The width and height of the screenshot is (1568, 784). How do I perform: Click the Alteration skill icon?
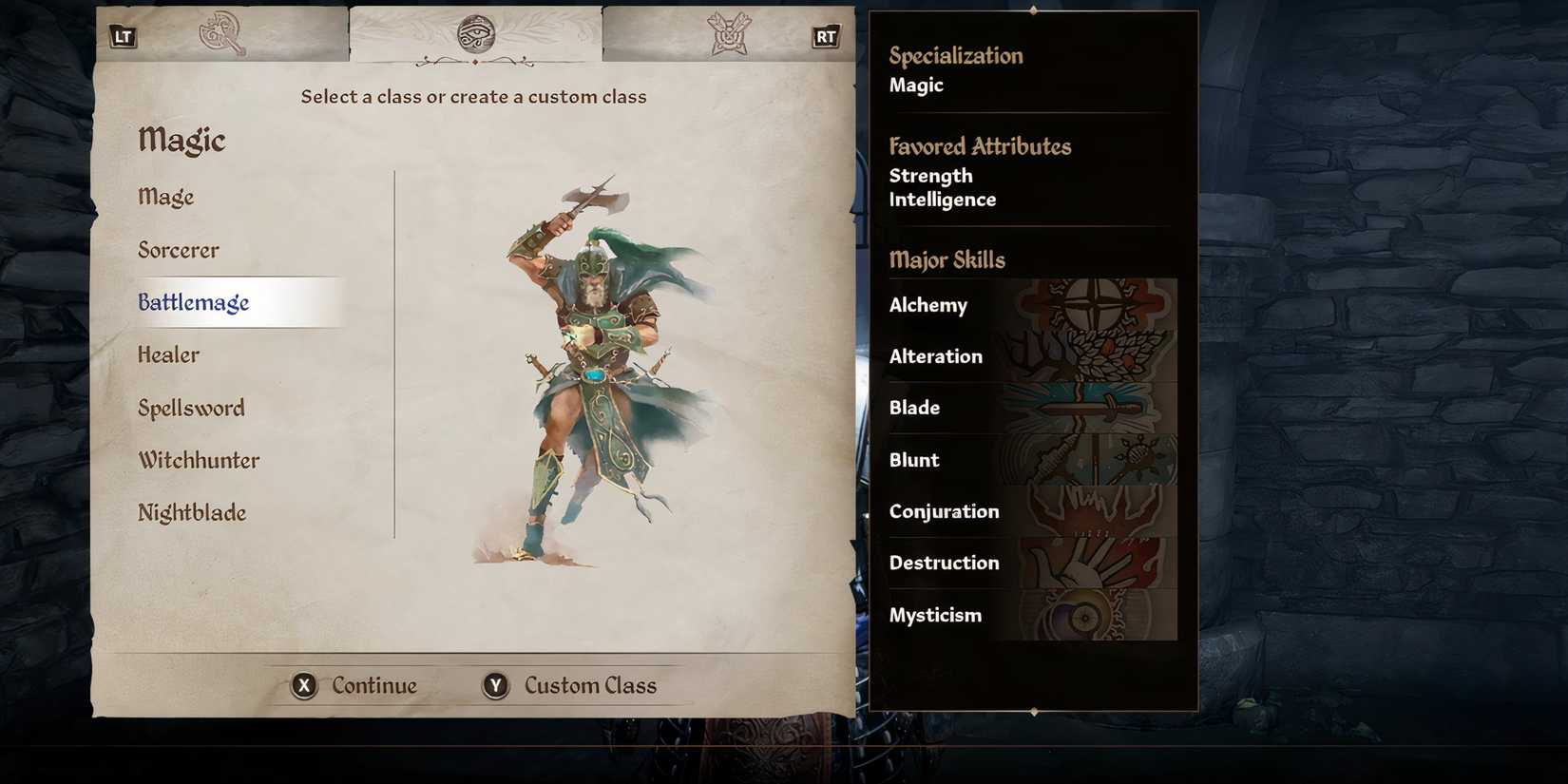click(1093, 356)
